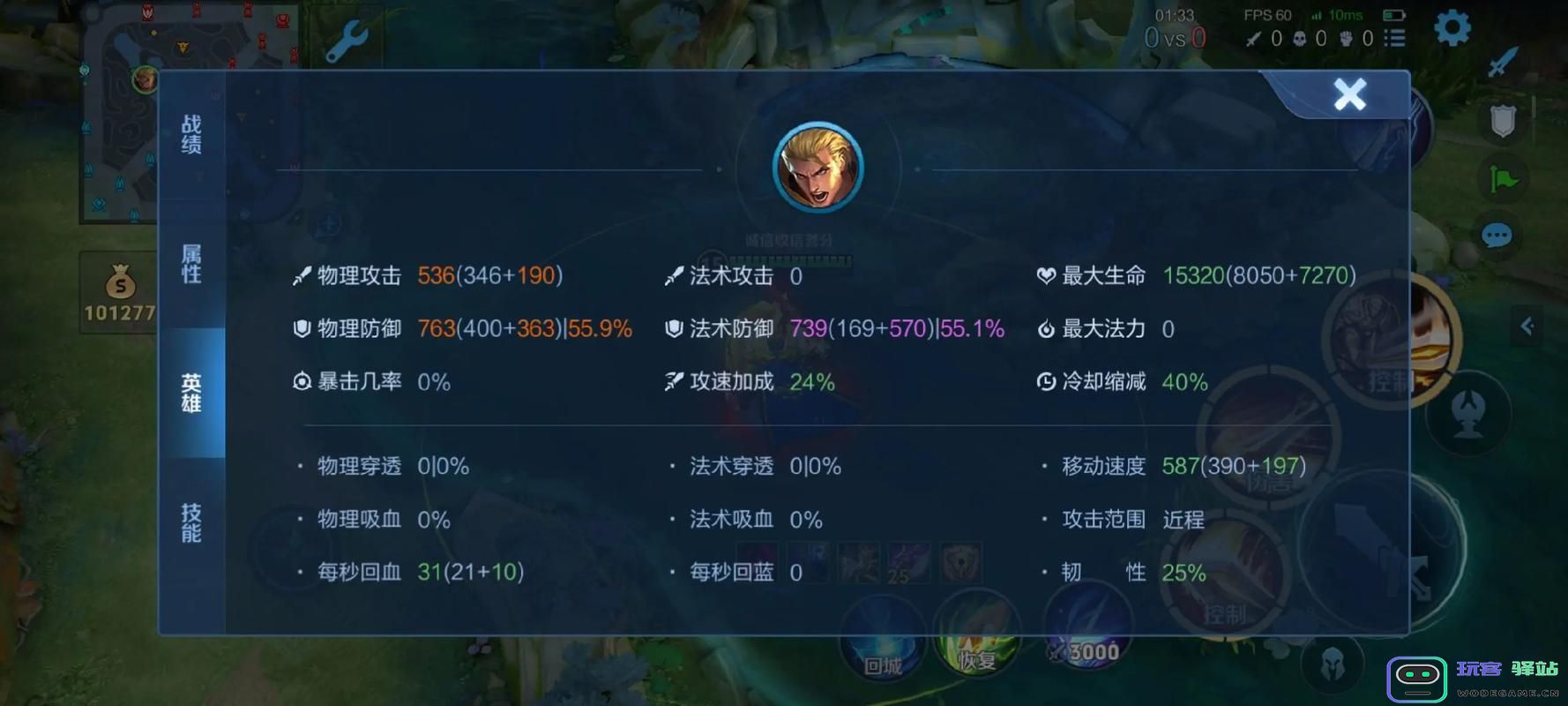Open the game settings gear icon
This screenshot has width=1568, height=706.
point(1451,26)
